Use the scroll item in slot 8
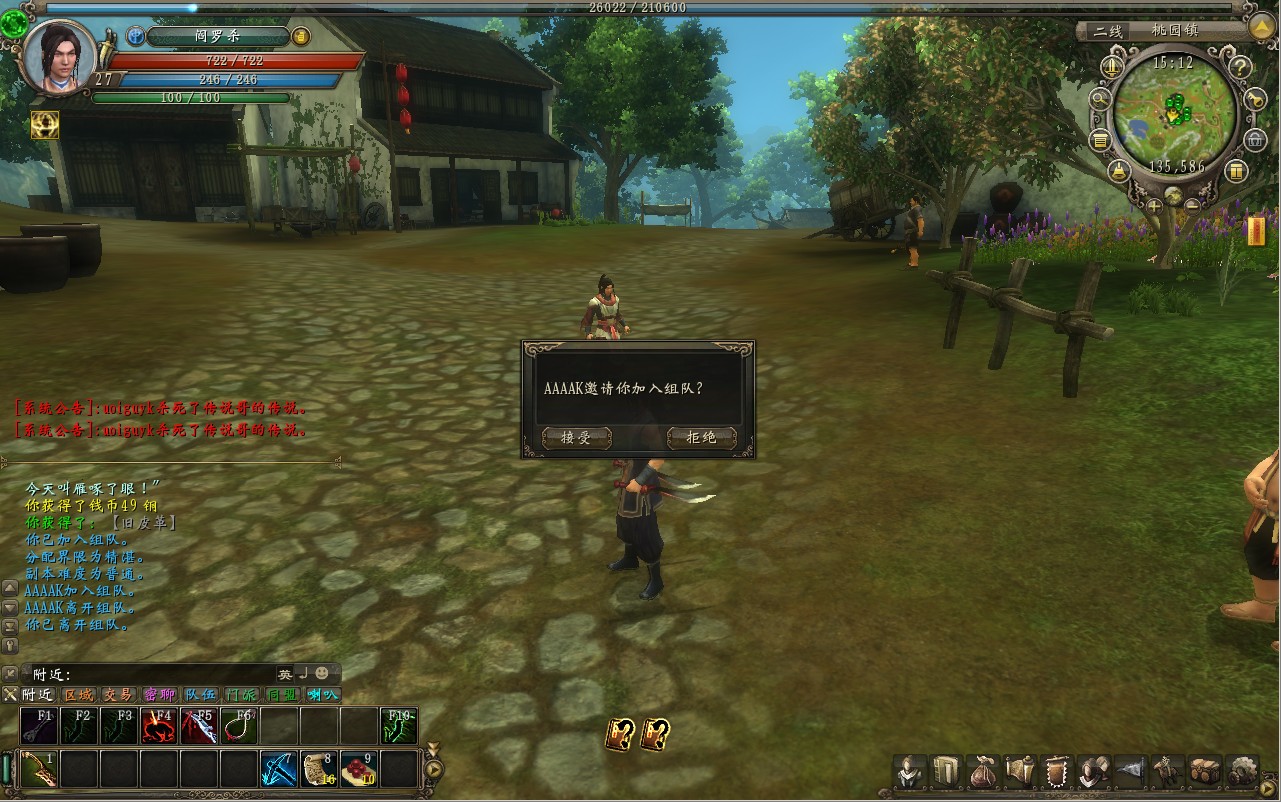 tap(319, 769)
